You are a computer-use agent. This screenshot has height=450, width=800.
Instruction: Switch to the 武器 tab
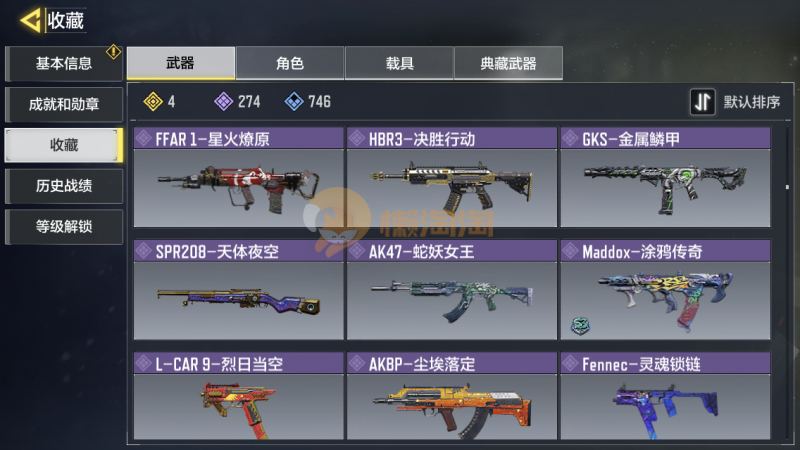coord(181,63)
